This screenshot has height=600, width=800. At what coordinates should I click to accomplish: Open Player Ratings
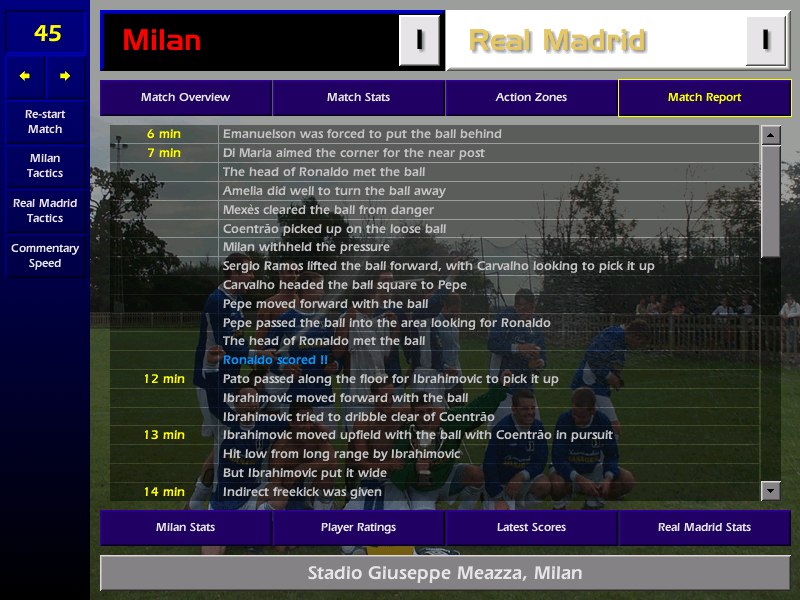point(358,527)
